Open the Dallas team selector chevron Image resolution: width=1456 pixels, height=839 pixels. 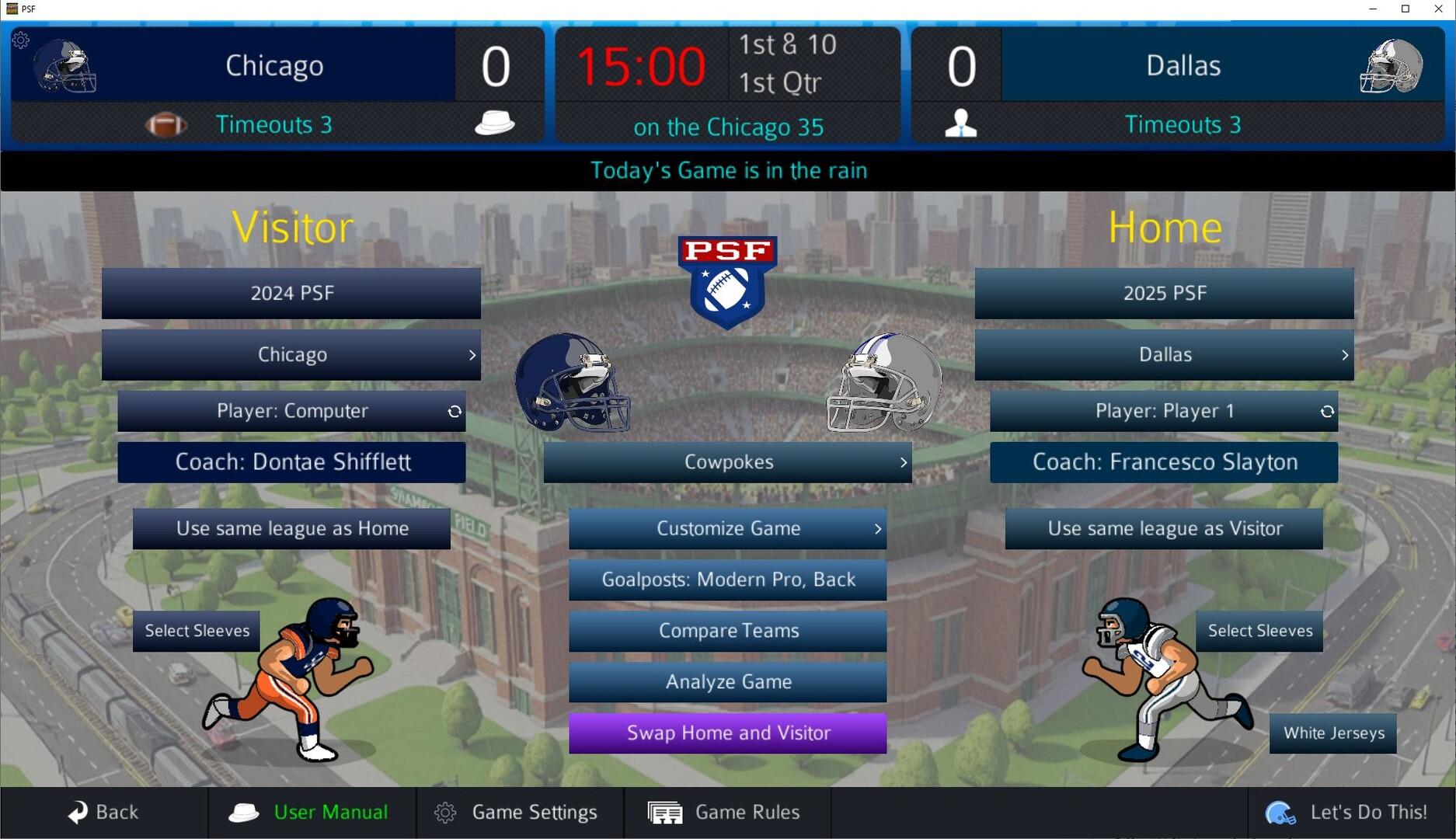click(x=1345, y=355)
